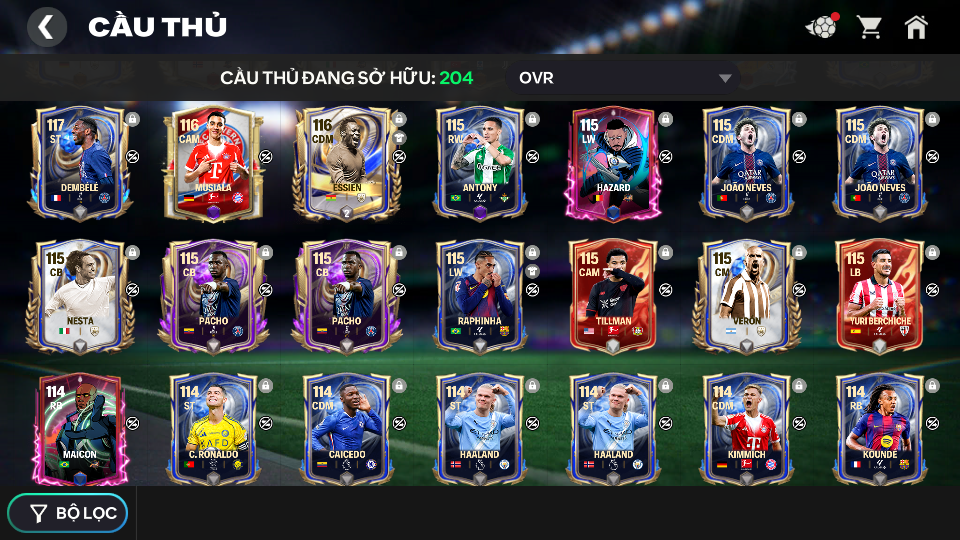Select the Raphinha 115 LW card
Image resolution: width=960 pixels, height=540 pixels.
pos(480,295)
